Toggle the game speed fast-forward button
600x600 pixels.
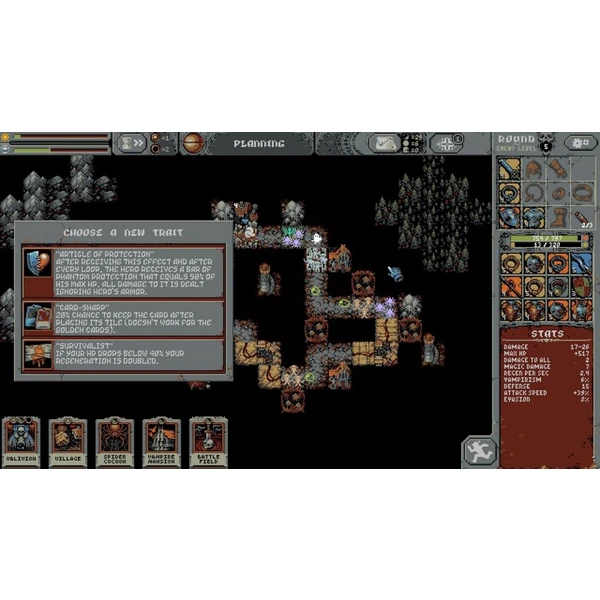tap(132, 143)
